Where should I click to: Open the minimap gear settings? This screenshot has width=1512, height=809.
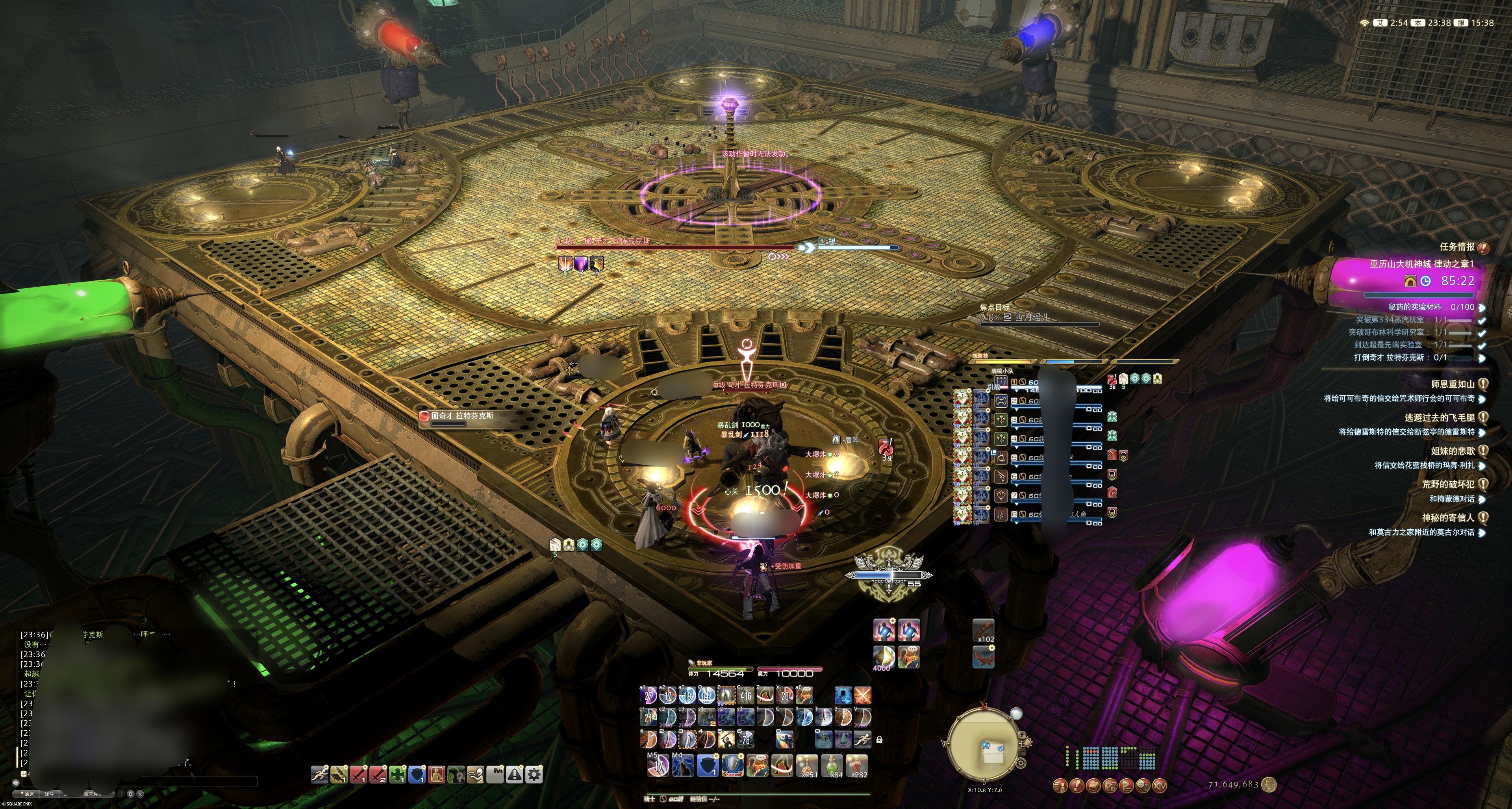pyautogui.click(x=1021, y=763)
